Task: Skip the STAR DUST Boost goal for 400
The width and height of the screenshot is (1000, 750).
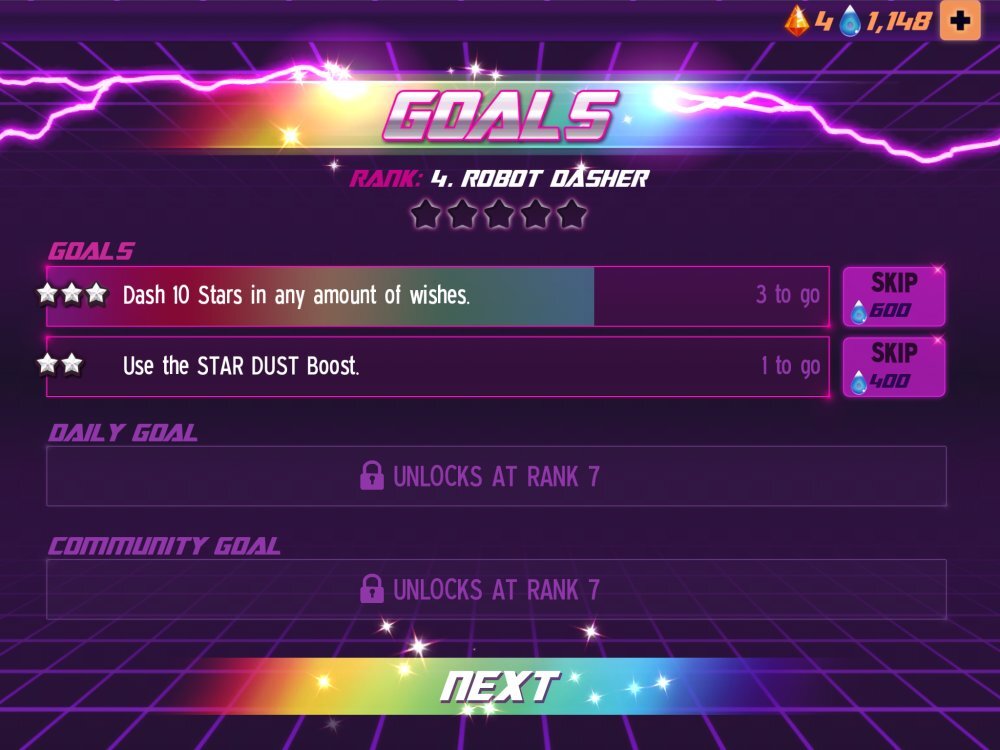Action: [893, 367]
